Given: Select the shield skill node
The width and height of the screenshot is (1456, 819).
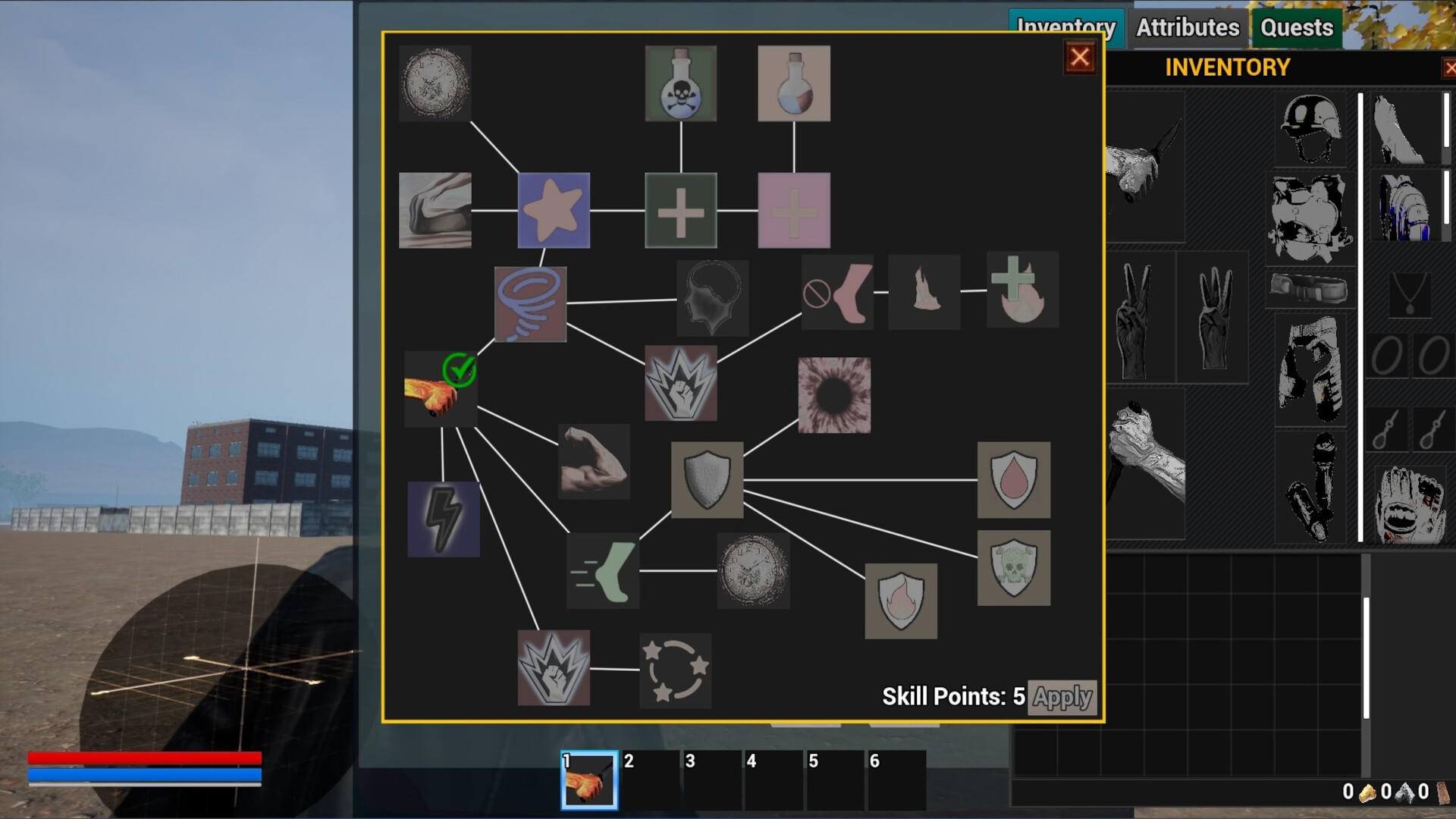Looking at the screenshot, I should point(707,482).
